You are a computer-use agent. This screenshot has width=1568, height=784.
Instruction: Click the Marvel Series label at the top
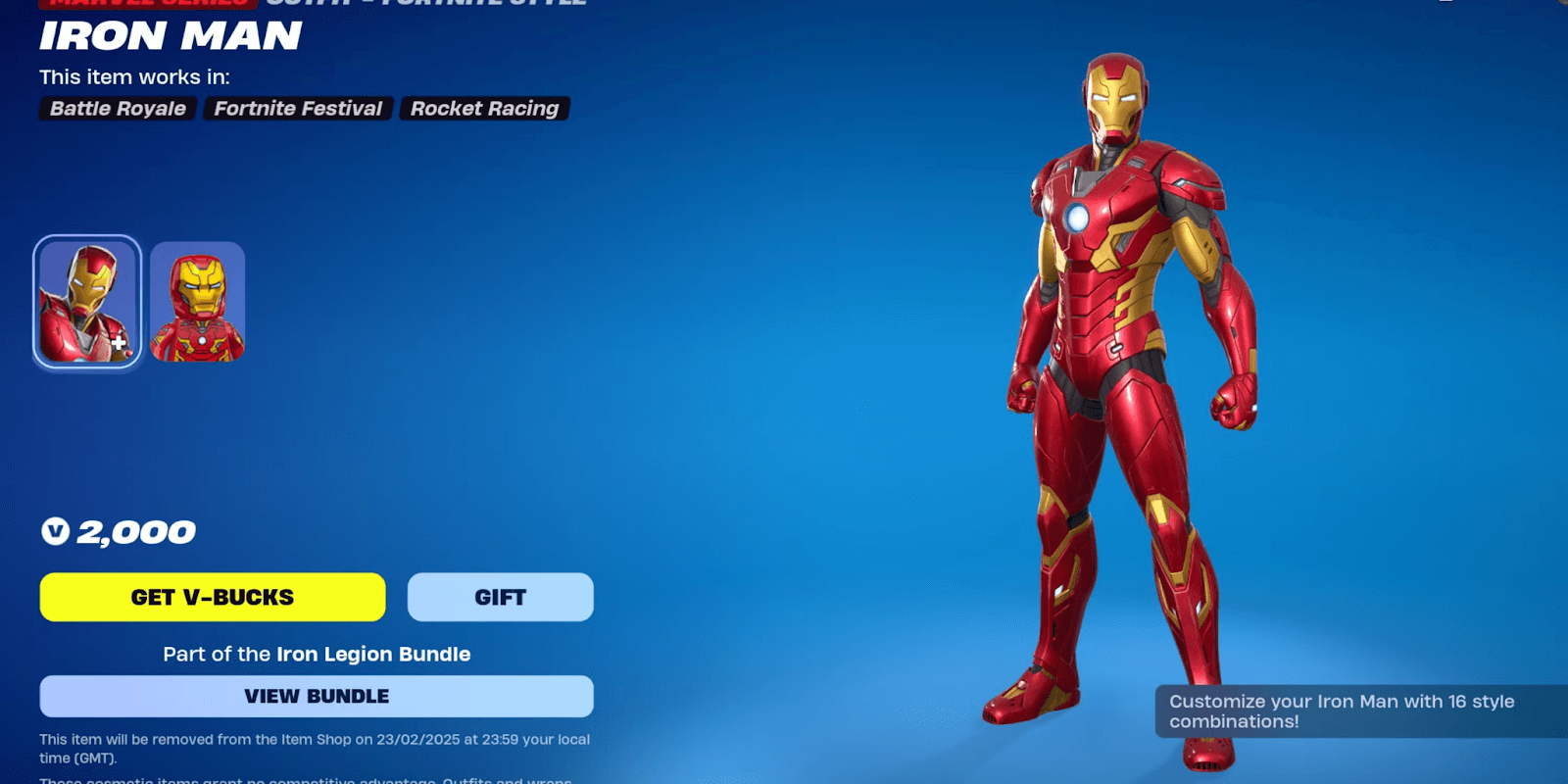point(143,4)
